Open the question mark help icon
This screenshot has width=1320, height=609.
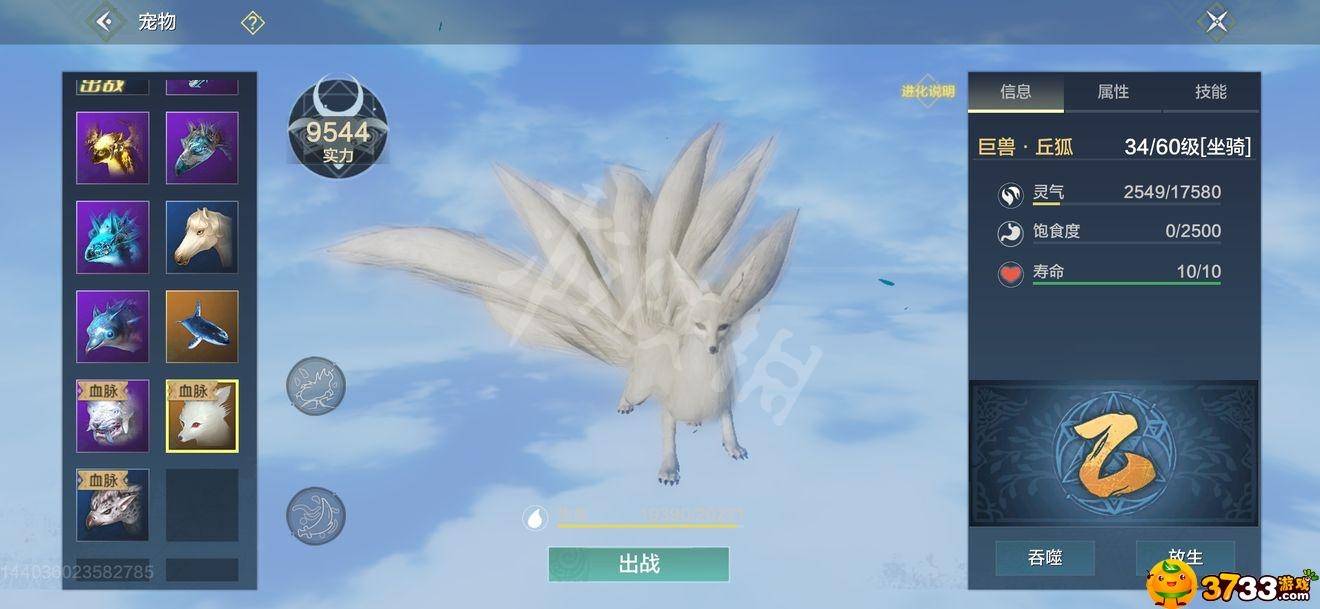pos(252,22)
